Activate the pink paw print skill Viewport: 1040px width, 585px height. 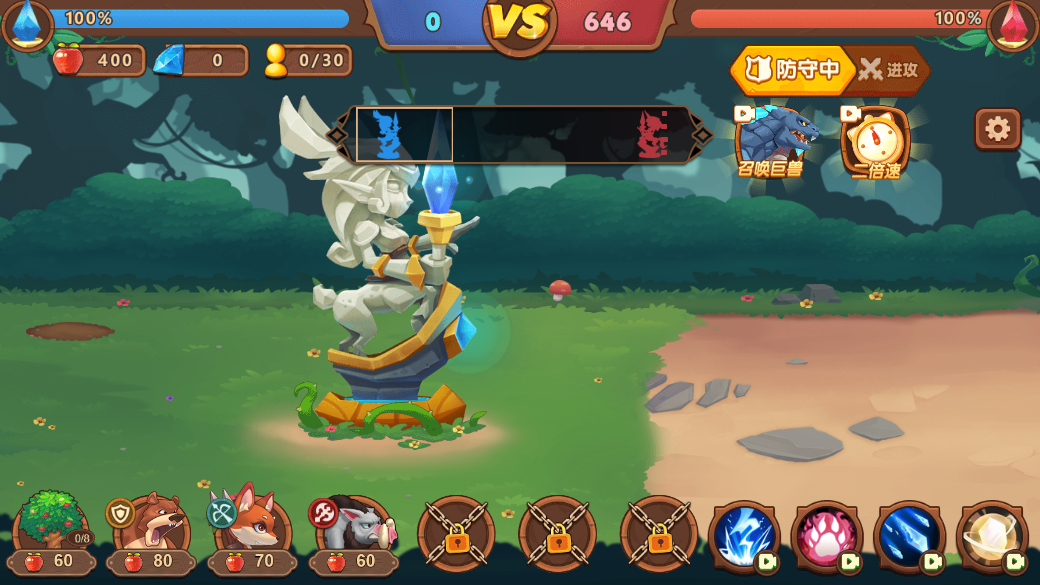826,537
